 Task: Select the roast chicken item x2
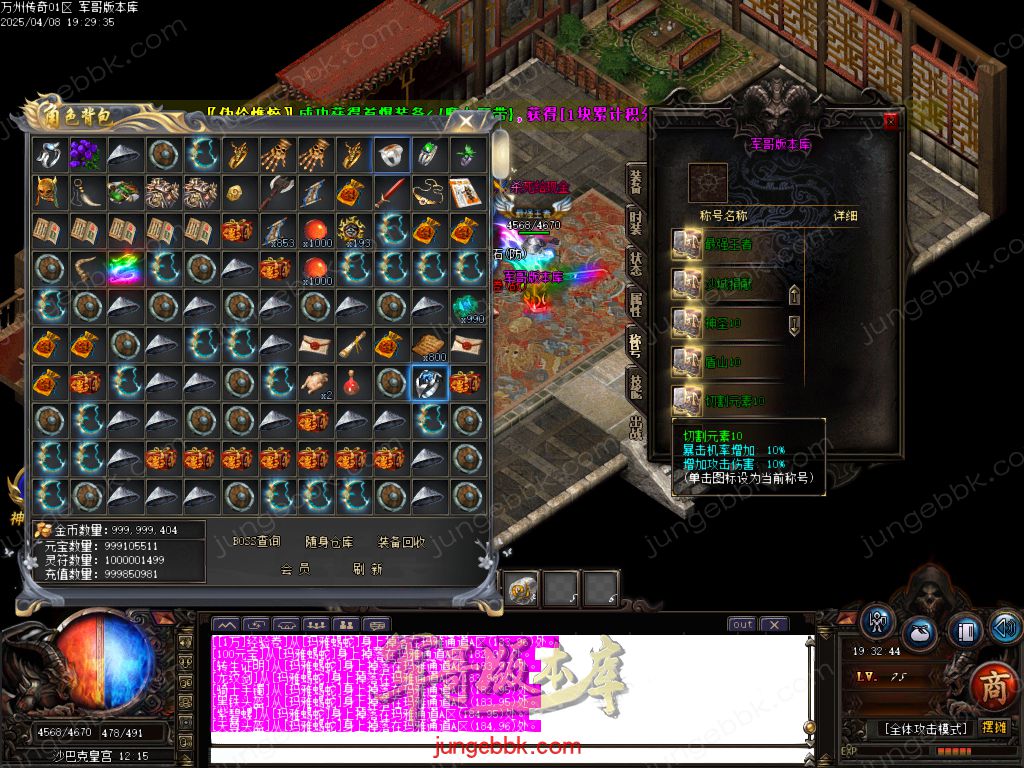coord(315,382)
